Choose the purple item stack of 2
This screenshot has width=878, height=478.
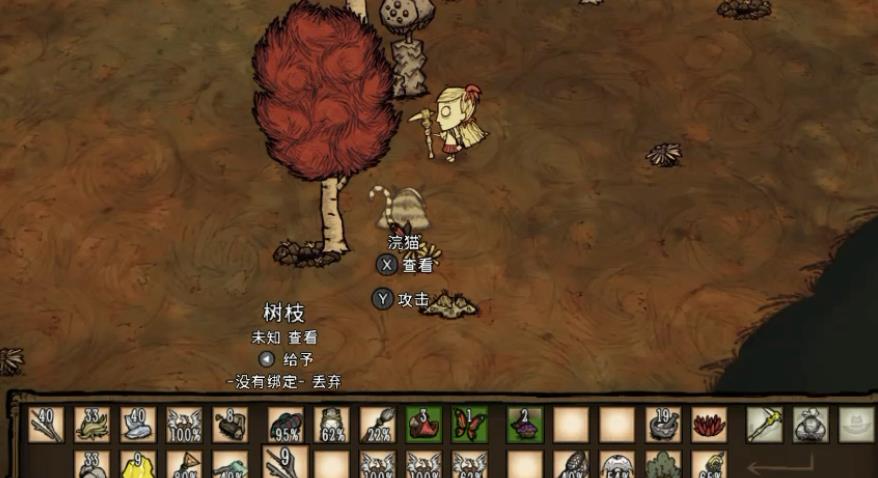point(526,424)
